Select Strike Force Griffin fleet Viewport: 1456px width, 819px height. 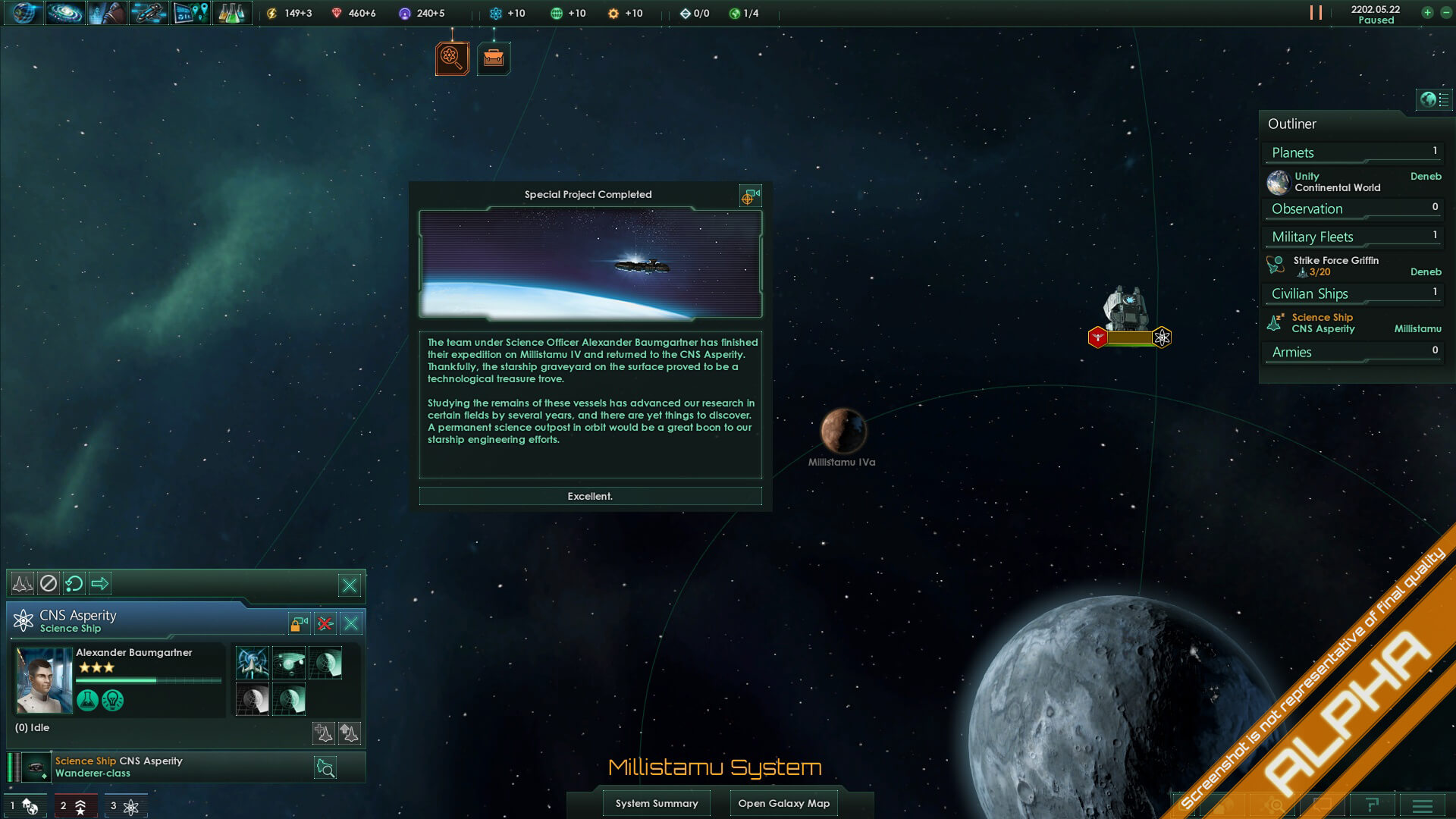click(1336, 265)
